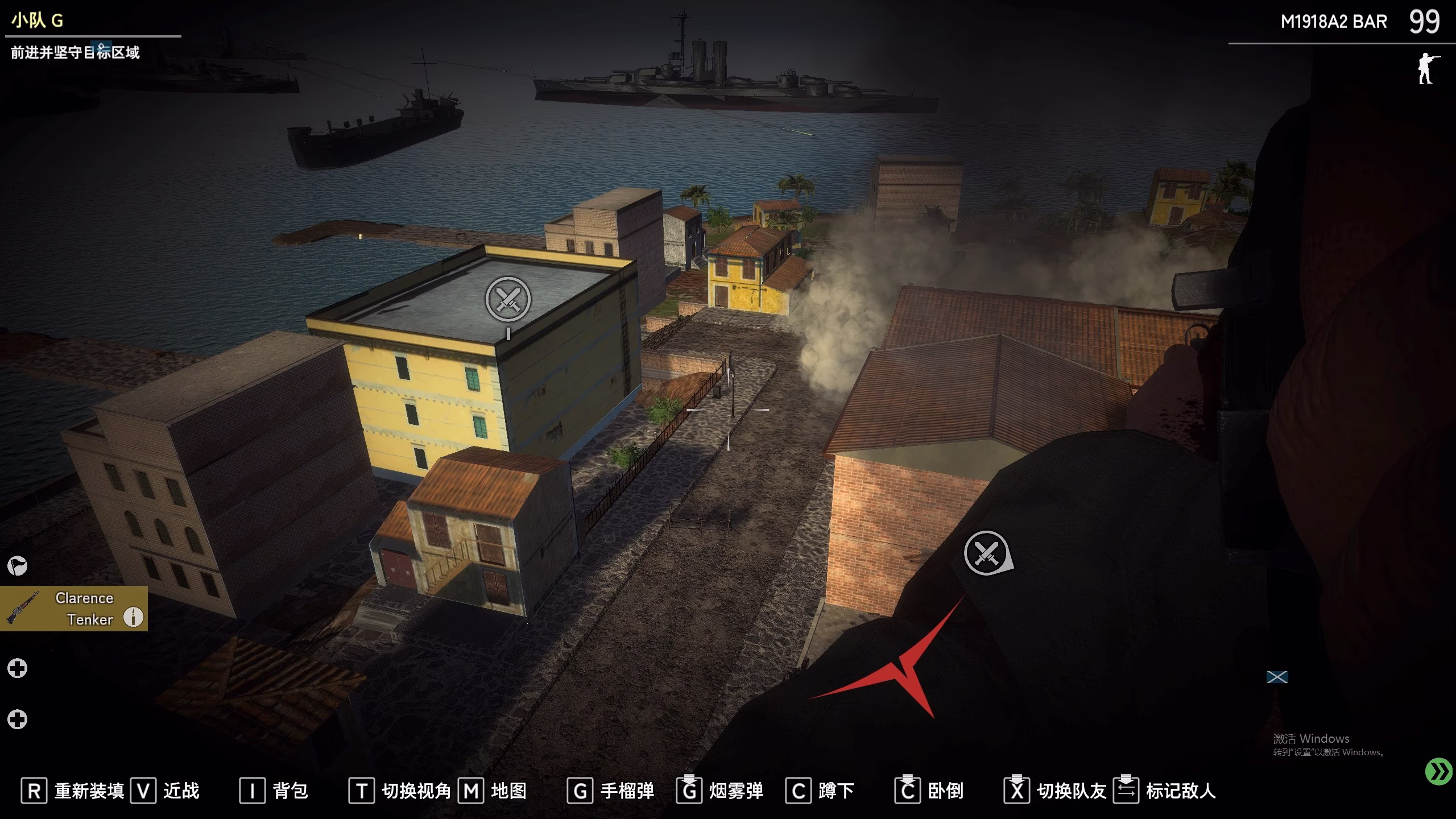This screenshot has width=1456, height=819.
Task: Activate the green double-arrow fast-forward button
Action: click(x=1439, y=772)
